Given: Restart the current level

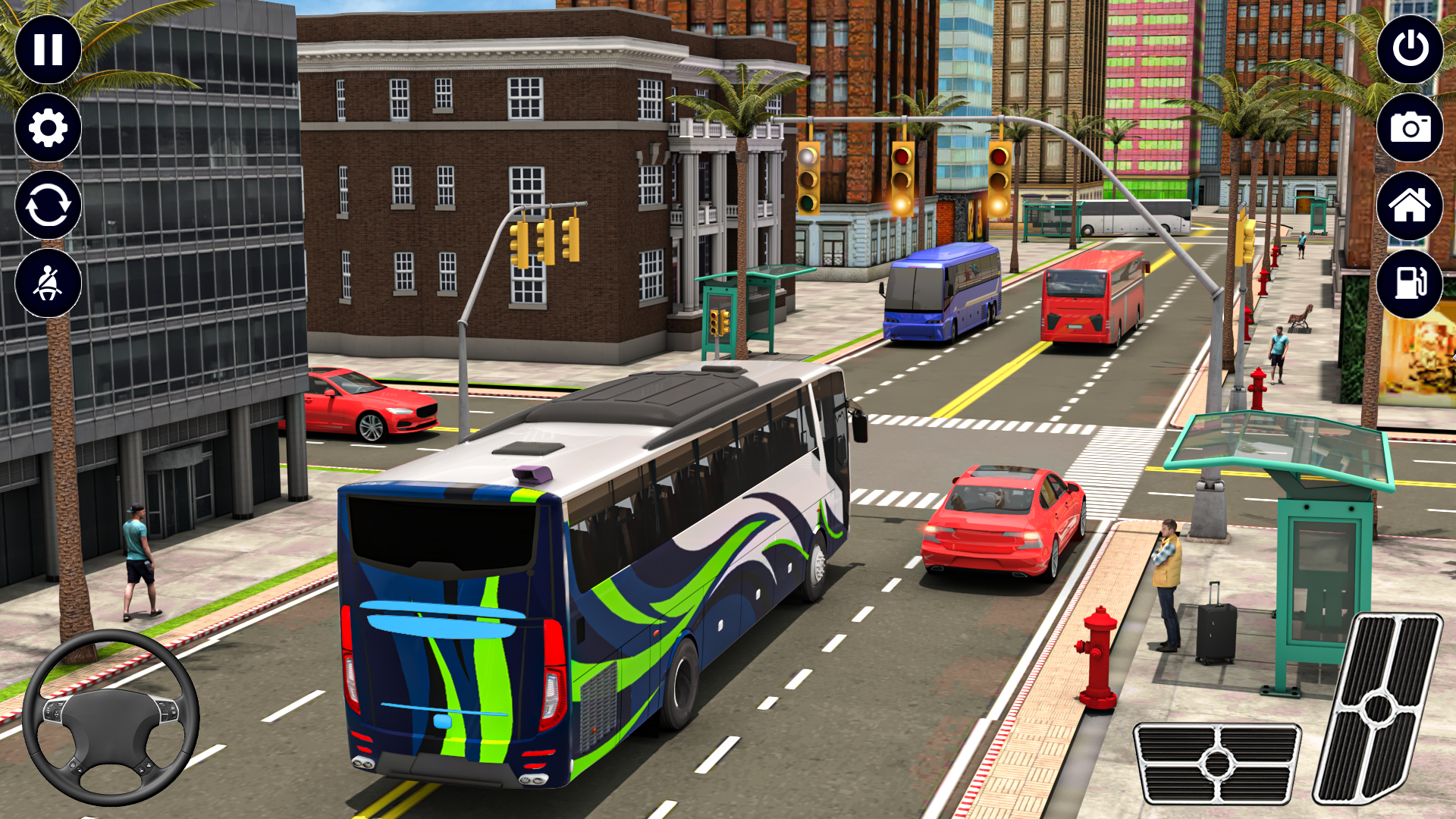Looking at the screenshot, I should pyautogui.click(x=48, y=206).
